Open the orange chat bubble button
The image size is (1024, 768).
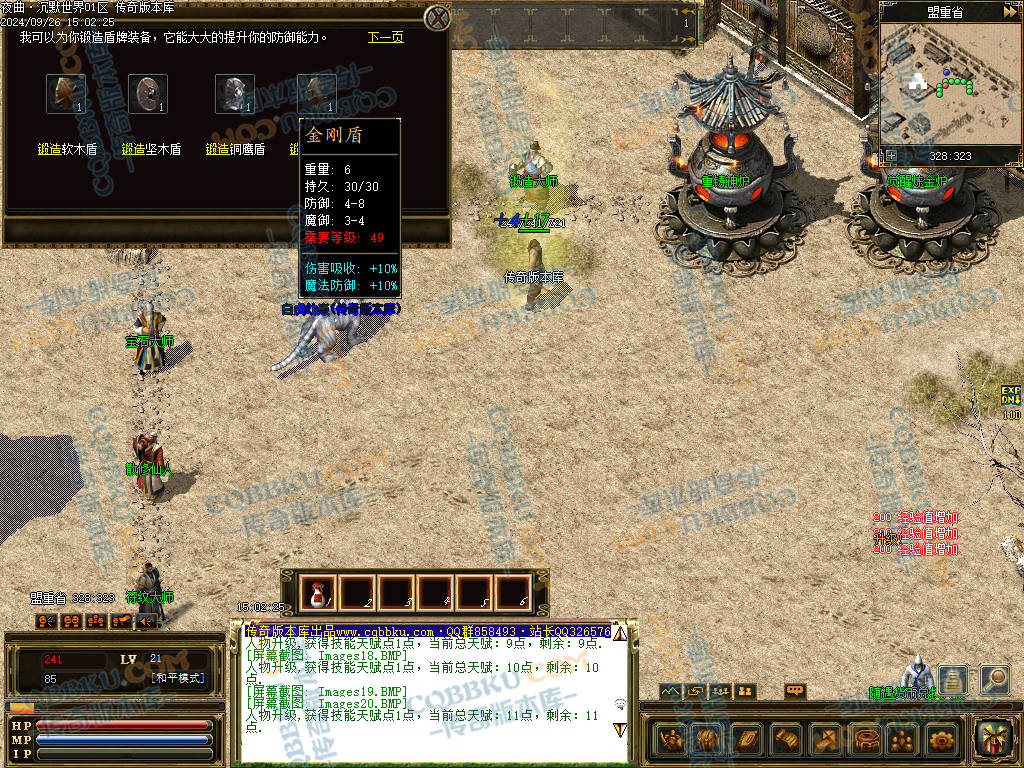796,691
